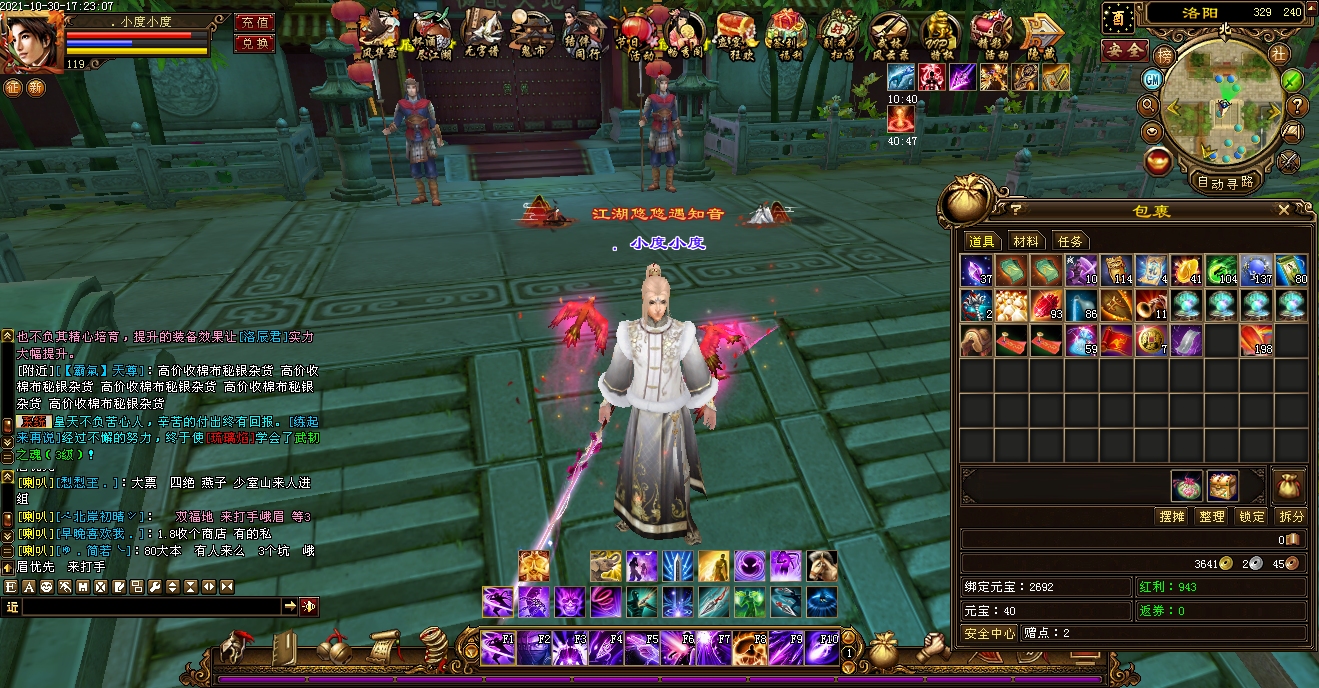Open the 任务 quest items tab
Screen dimensions: 1319x688
[1070, 241]
